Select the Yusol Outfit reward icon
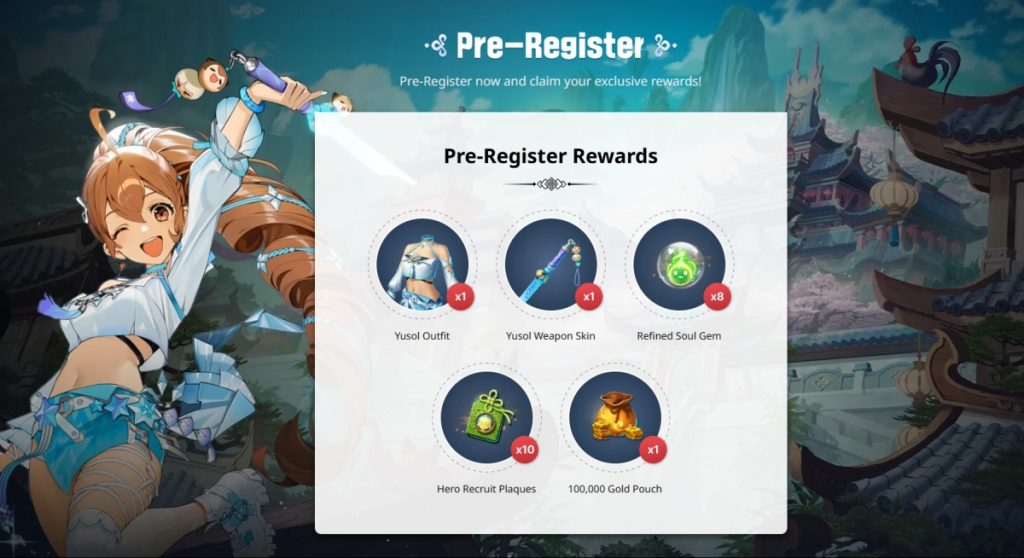 coord(422,265)
